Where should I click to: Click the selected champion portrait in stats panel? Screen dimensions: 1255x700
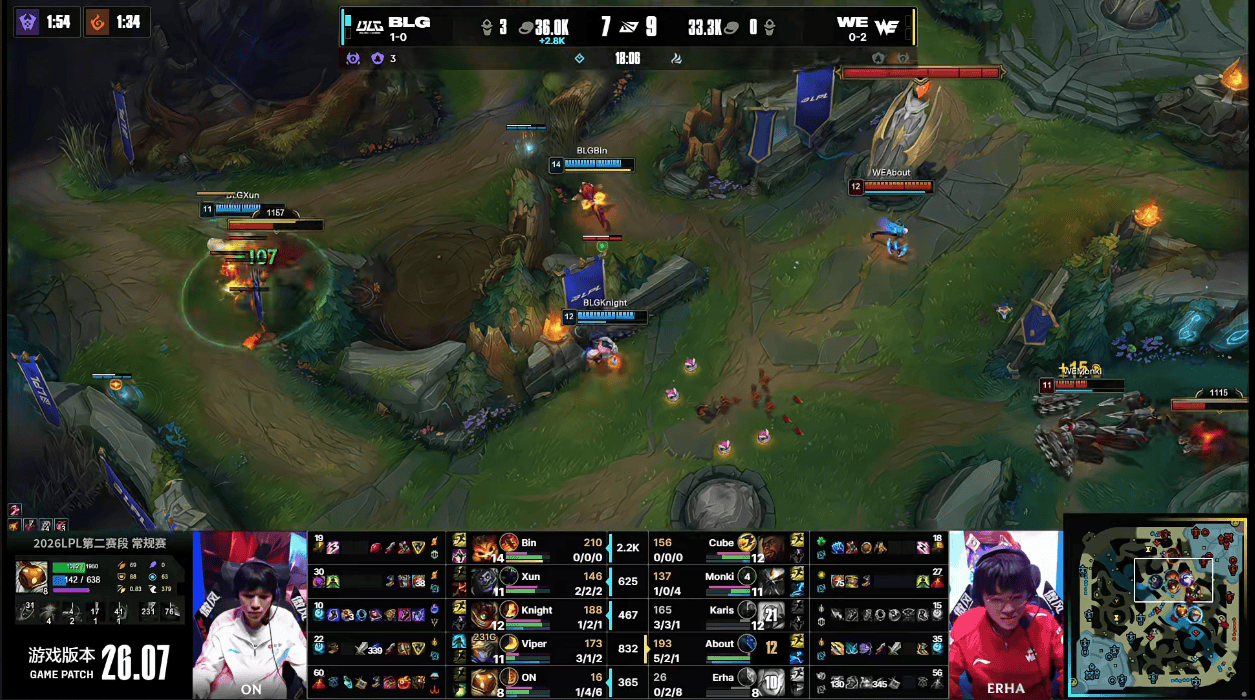pos(30,577)
